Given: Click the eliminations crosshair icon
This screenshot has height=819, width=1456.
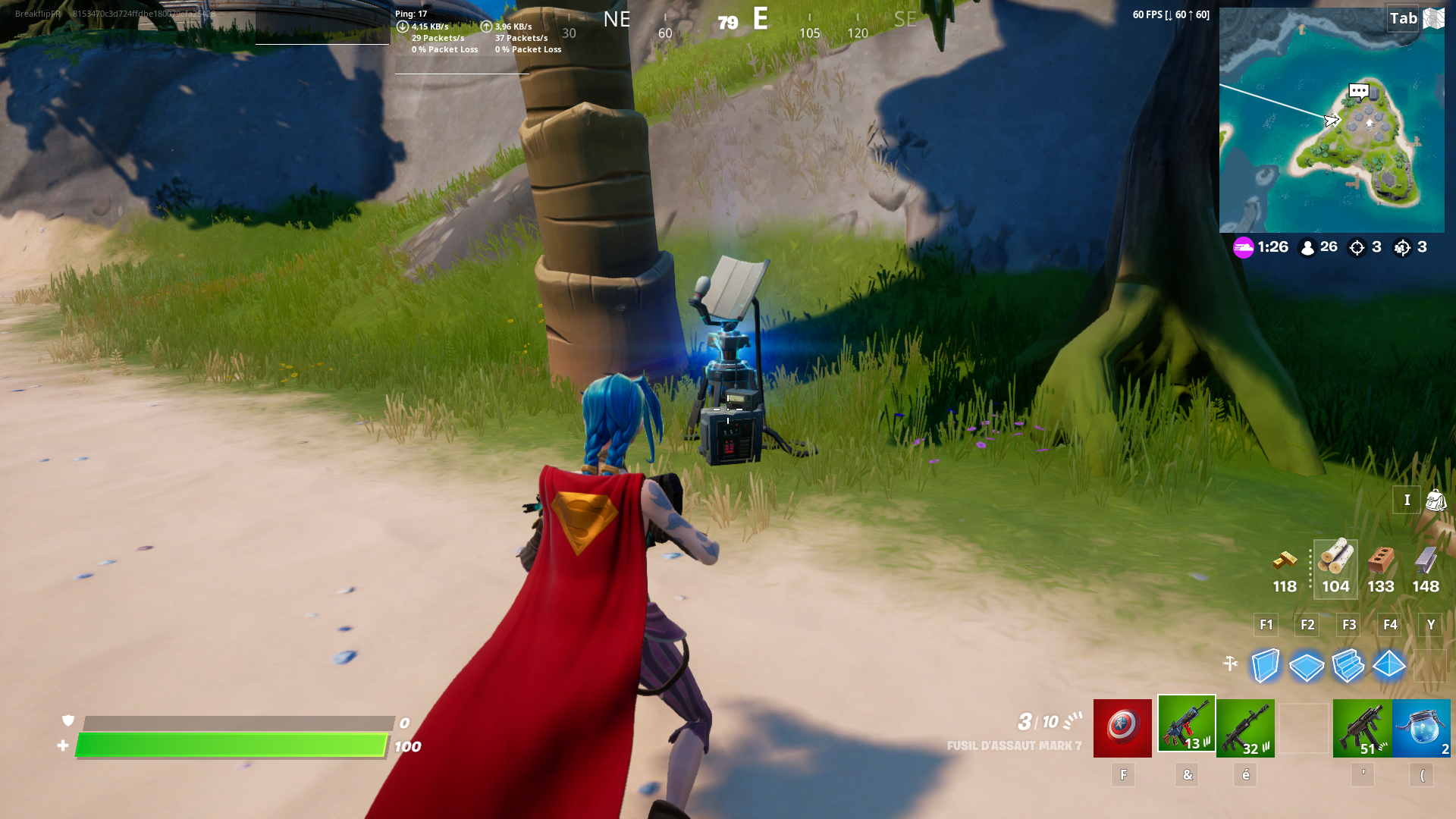Looking at the screenshot, I should 1357,247.
